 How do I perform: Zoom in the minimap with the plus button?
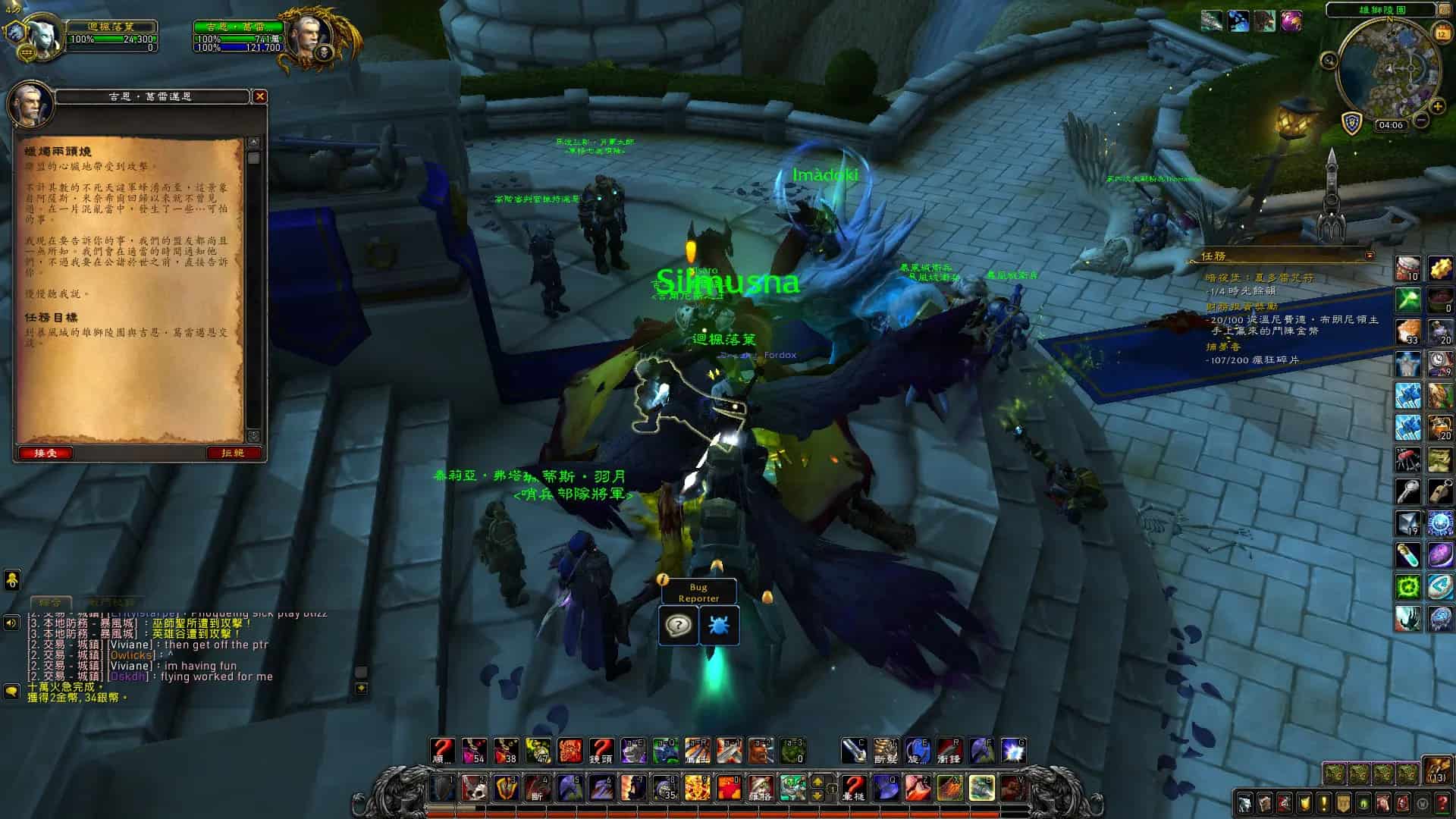point(1437,106)
